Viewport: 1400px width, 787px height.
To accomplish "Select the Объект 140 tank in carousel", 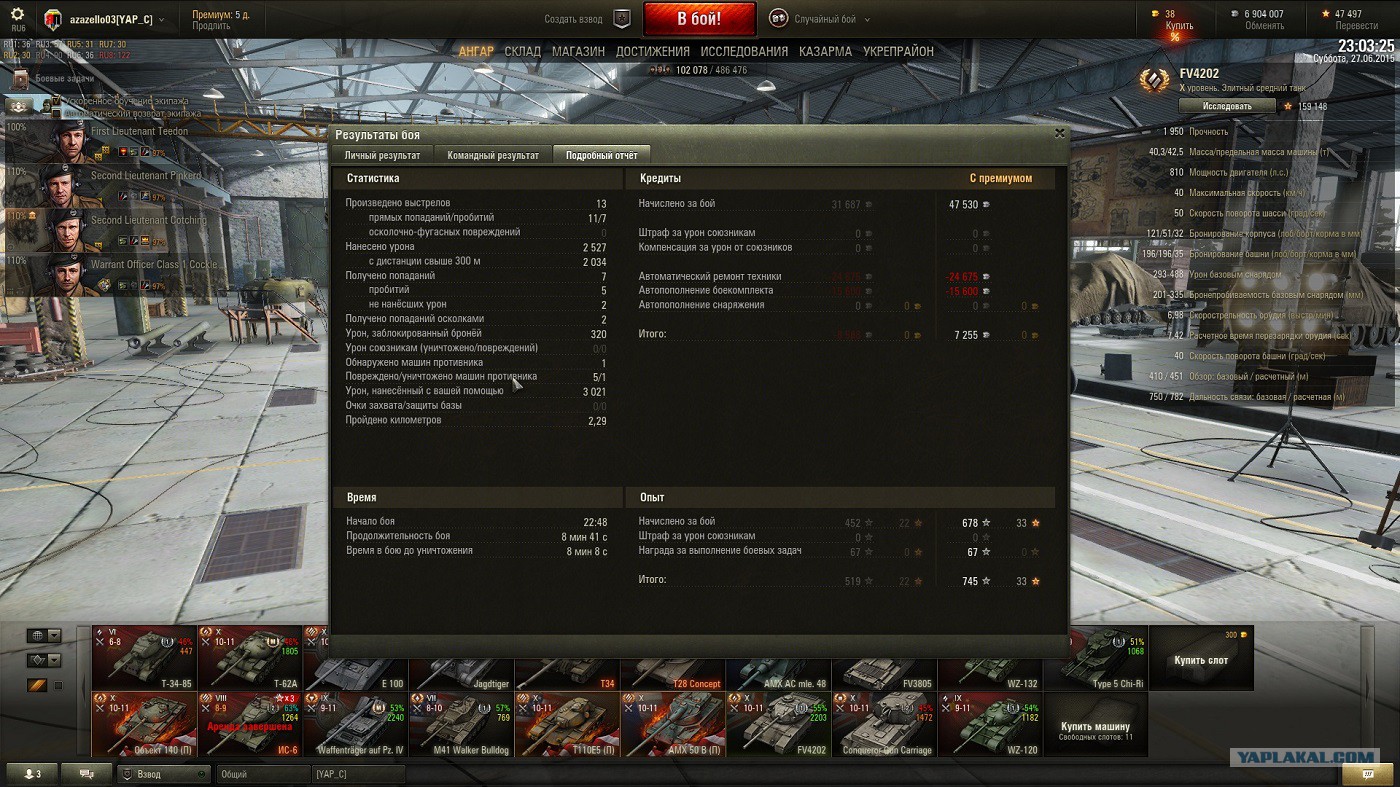I will click(144, 724).
